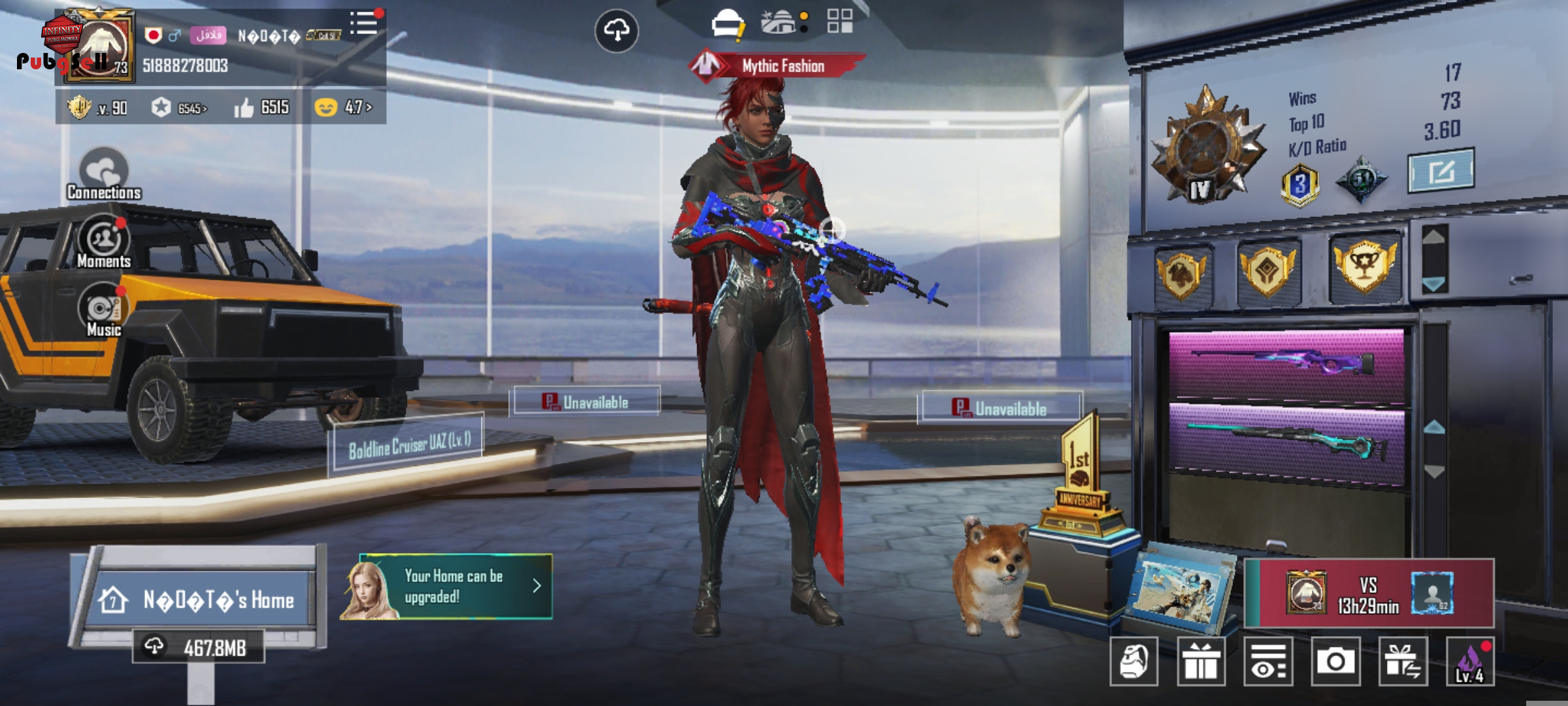This screenshot has width=1568, height=706.
Task: Open the four-squares grid view icon
Action: [840, 21]
